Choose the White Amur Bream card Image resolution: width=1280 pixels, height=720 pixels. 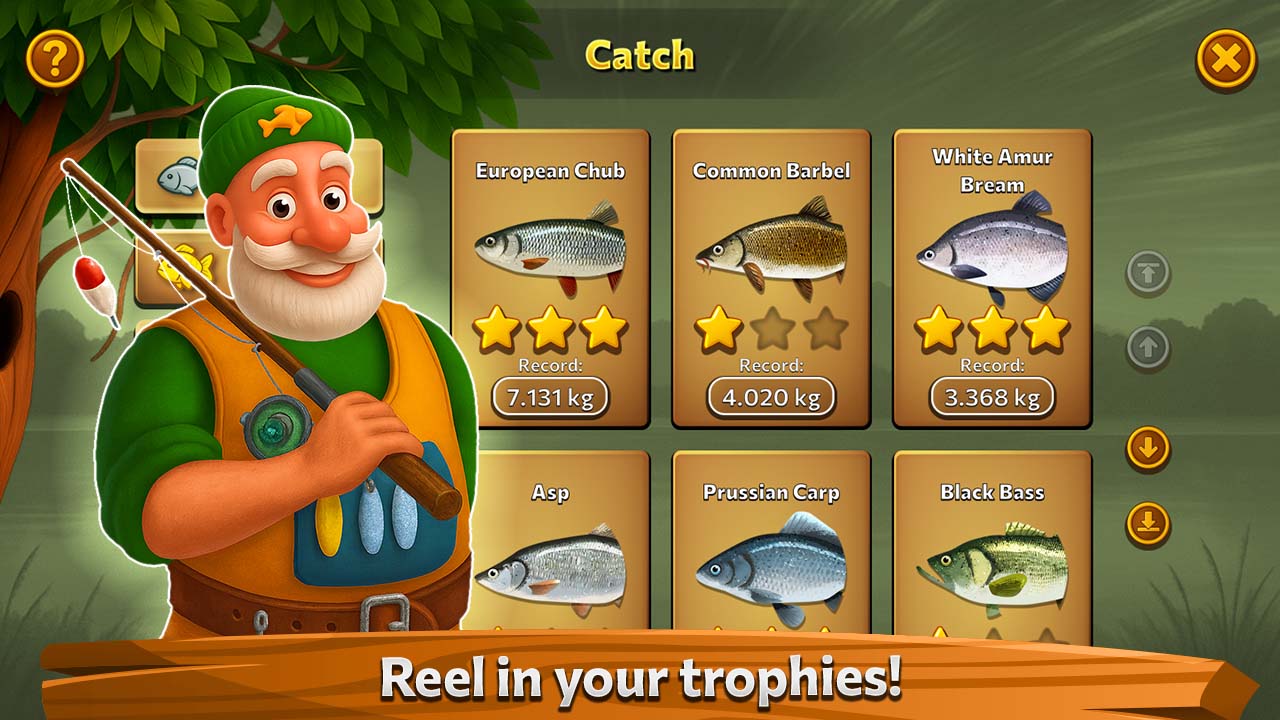[x=992, y=280]
